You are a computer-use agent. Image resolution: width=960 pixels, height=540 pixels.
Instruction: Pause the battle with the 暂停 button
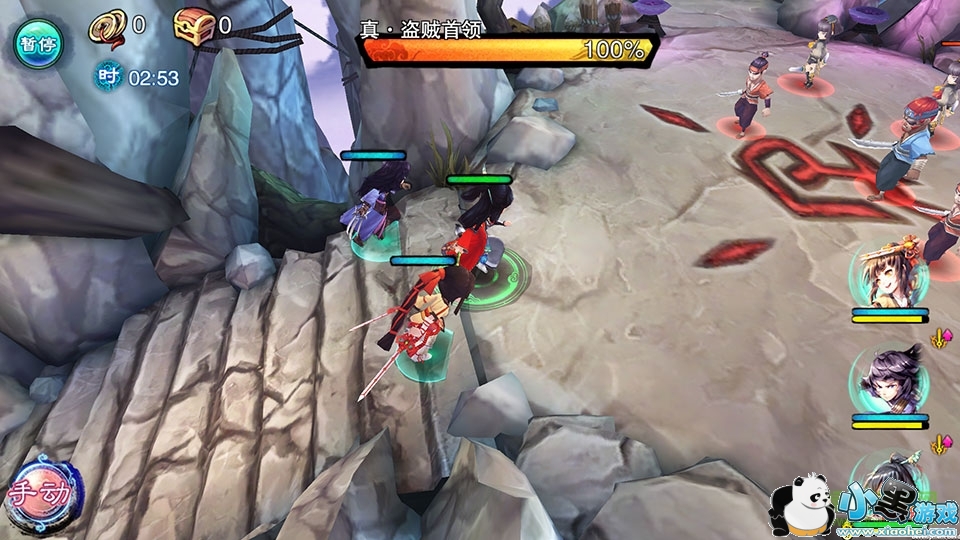pos(37,44)
